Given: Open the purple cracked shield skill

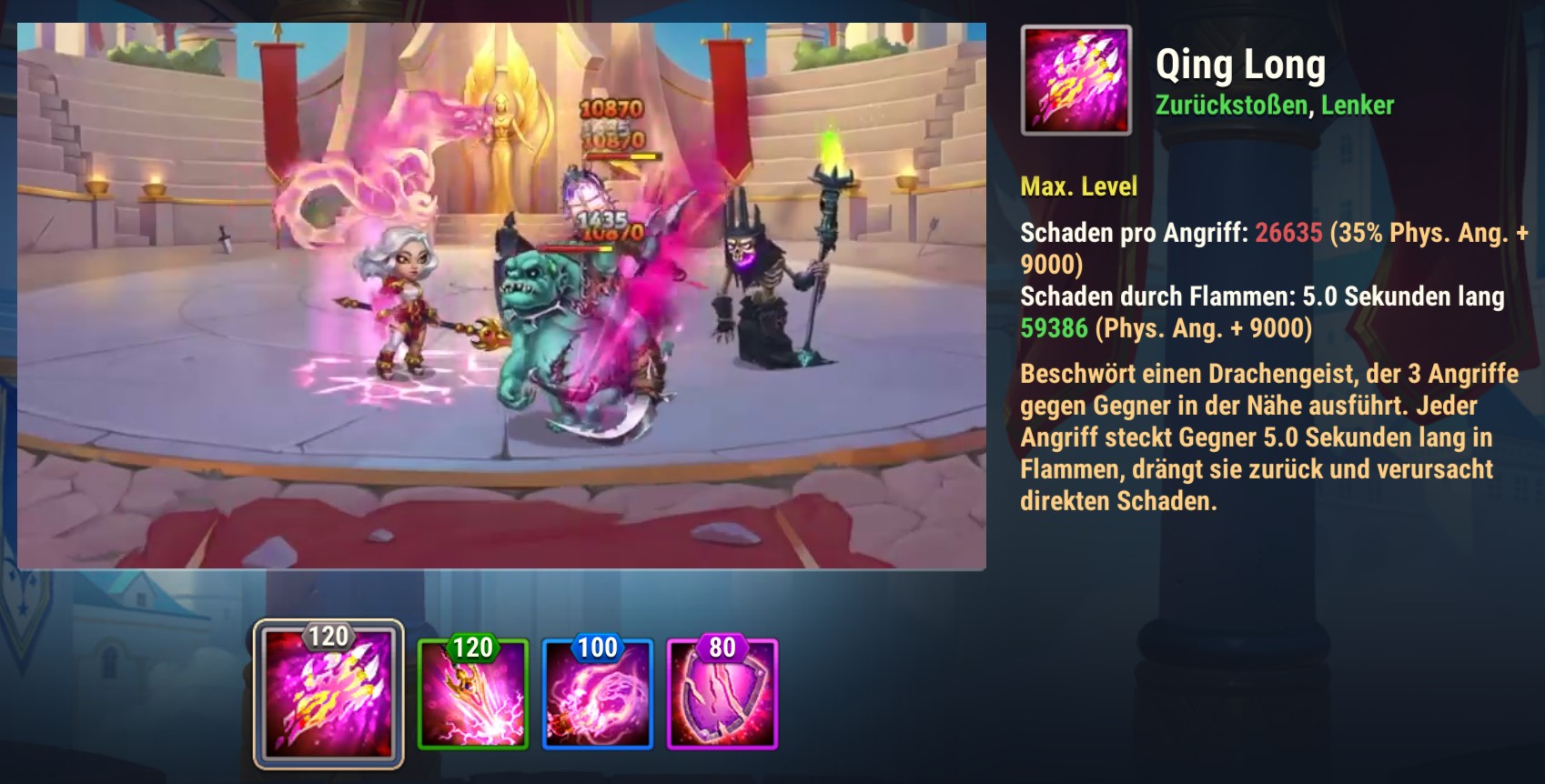Looking at the screenshot, I should (722, 695).
